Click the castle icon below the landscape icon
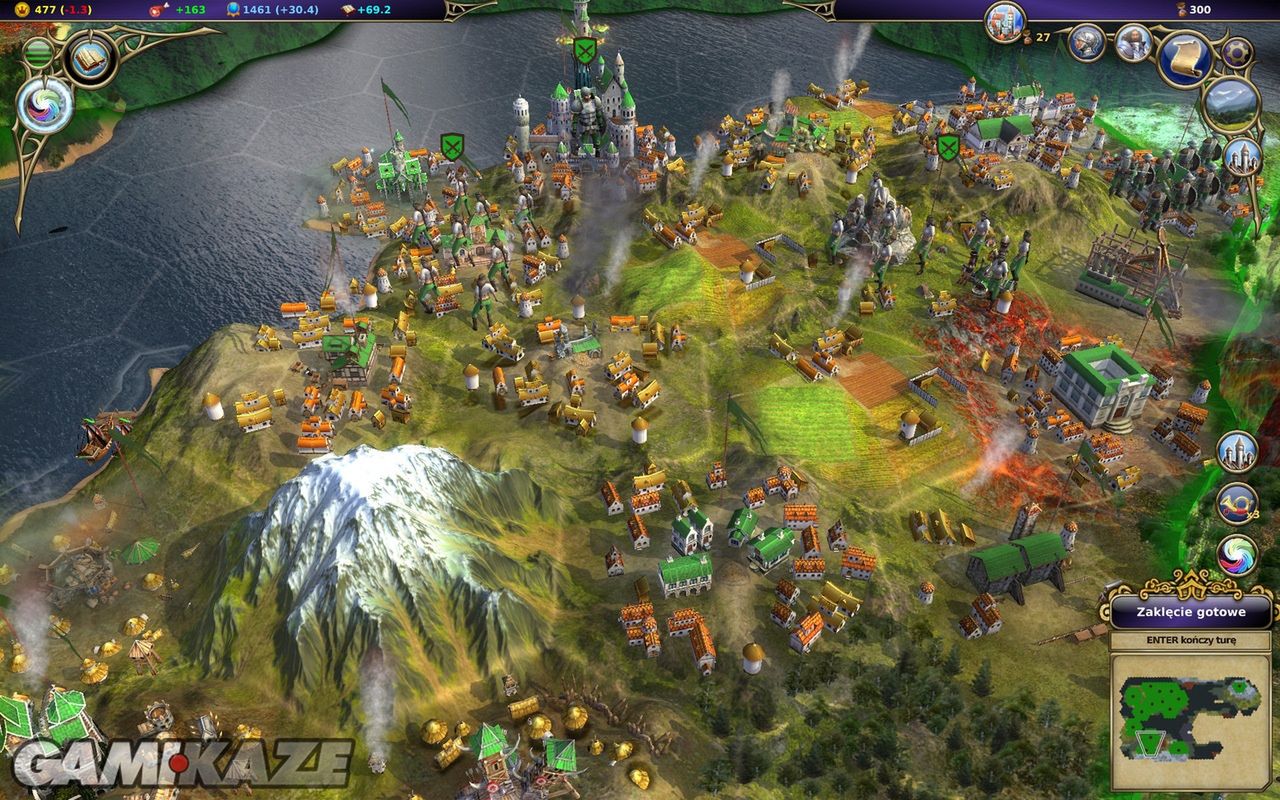The width and height of the screenshot is (1280, 800). (x=1243, y=157)
